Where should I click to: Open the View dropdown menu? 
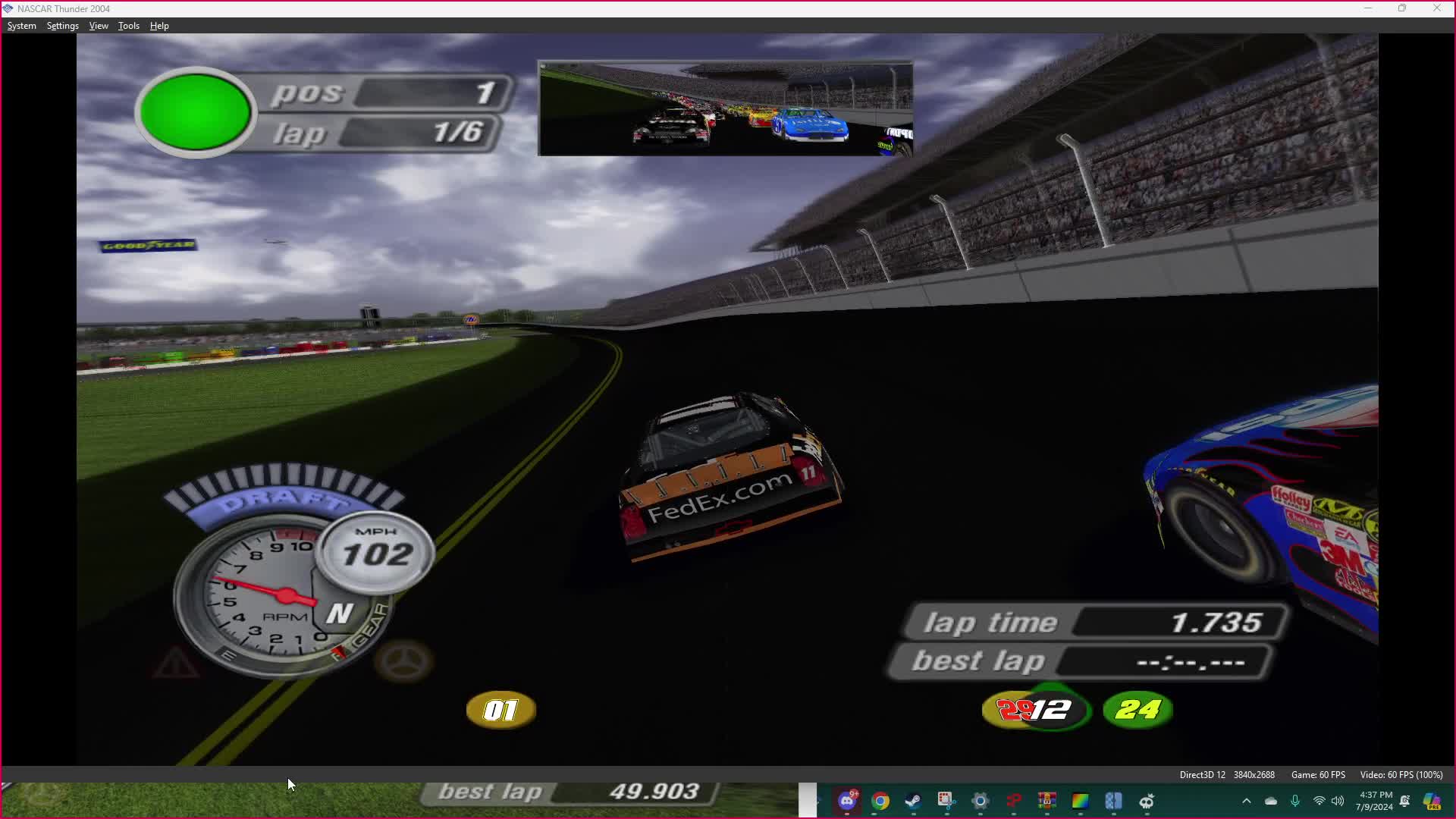tap(99, 25)
